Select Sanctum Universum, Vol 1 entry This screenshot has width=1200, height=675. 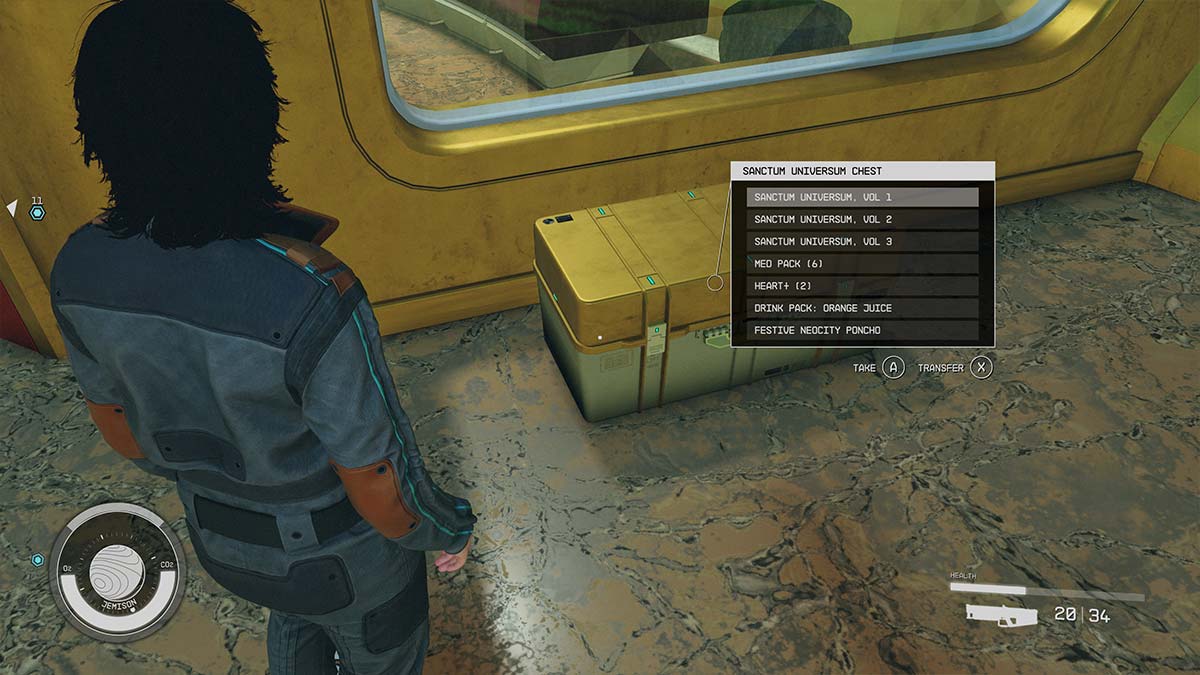coord(862,197)
